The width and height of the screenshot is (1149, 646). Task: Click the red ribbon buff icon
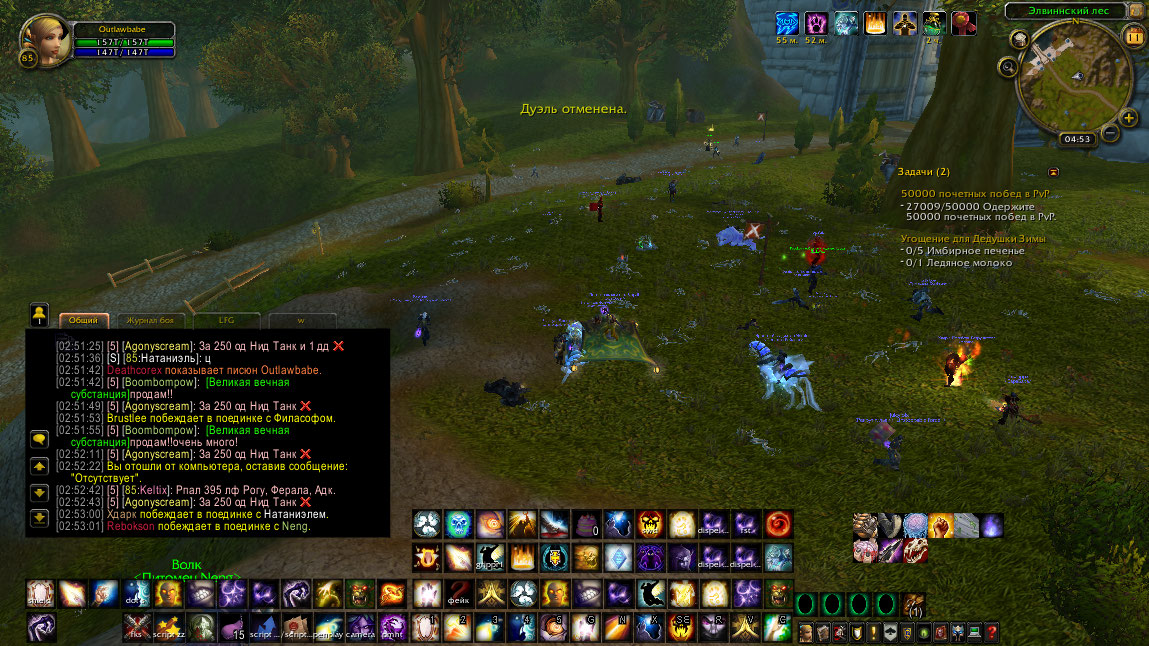(x=964, y=23)
